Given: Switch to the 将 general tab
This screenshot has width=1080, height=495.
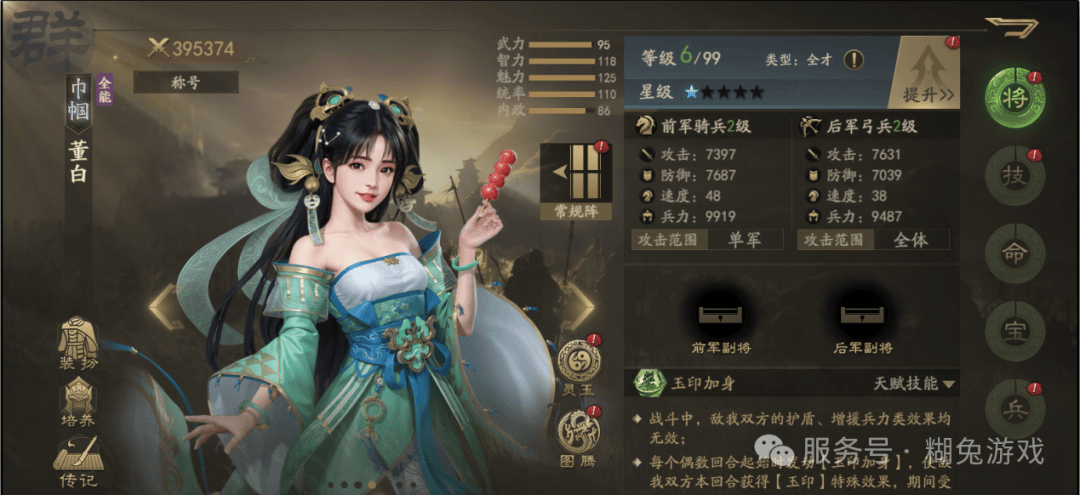Looking at the screenshot, I should click(1013, 98).
